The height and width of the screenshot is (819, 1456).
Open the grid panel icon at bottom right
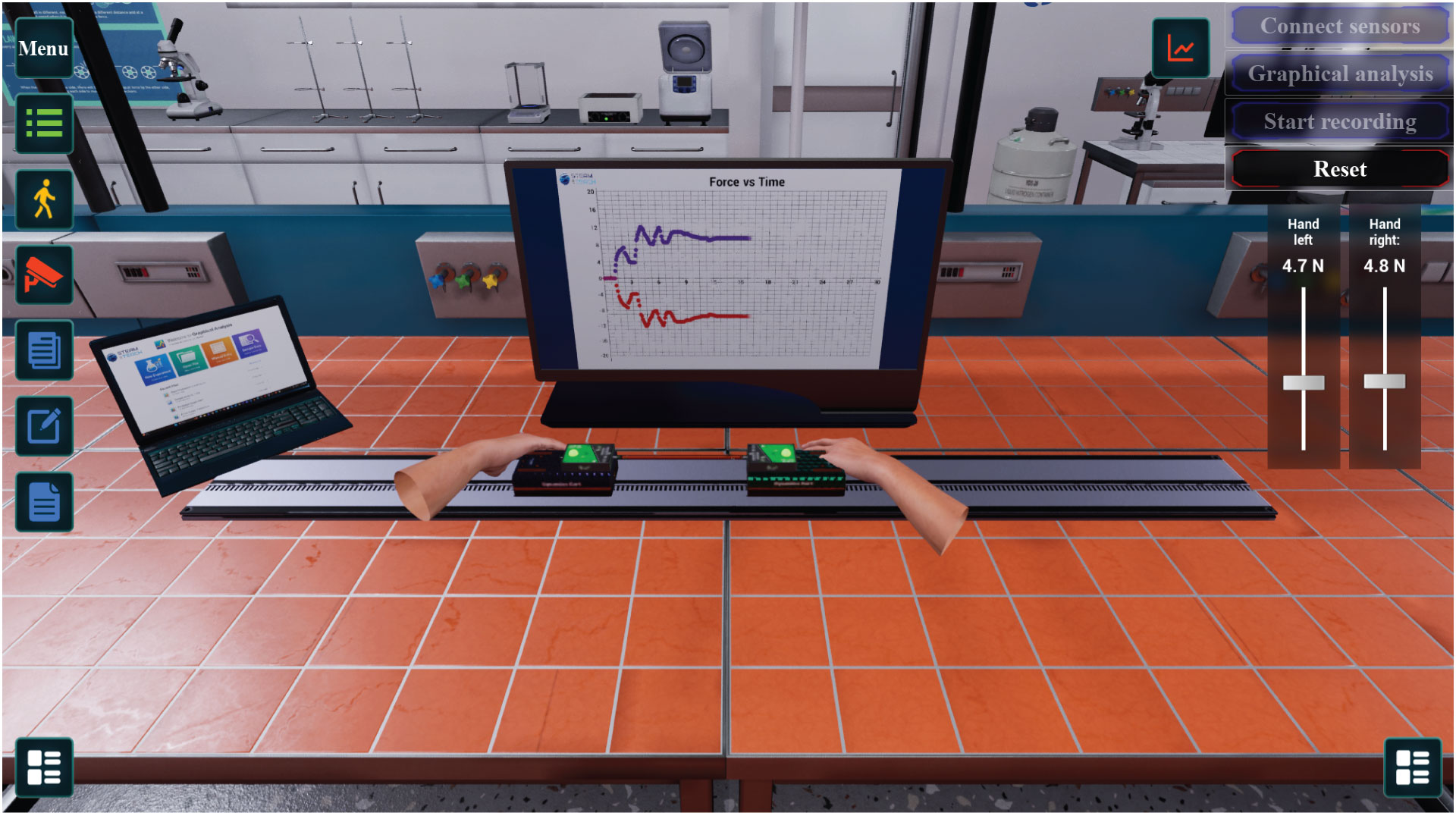coord(1412,767)
